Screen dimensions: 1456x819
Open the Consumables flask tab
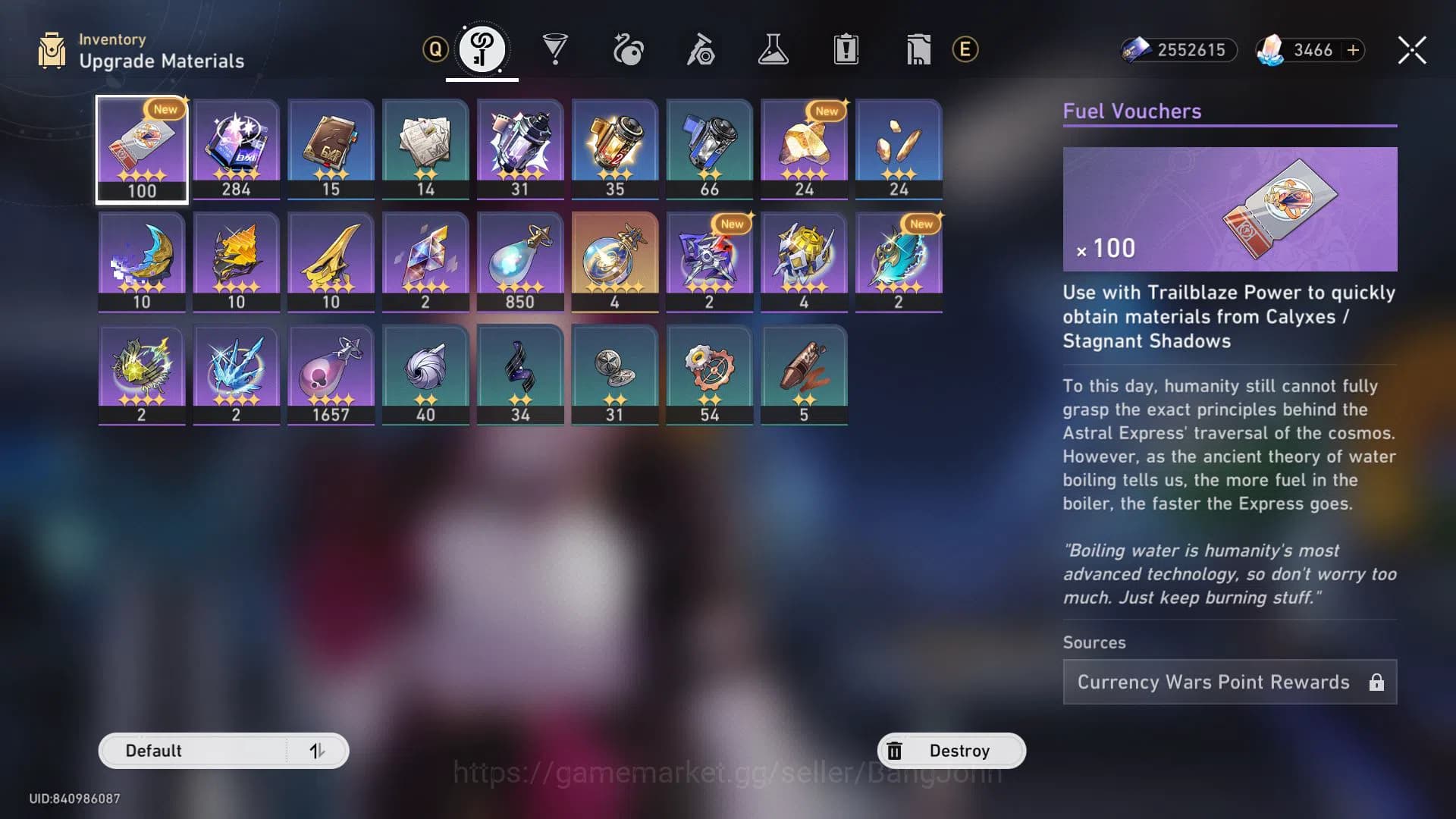772,49
